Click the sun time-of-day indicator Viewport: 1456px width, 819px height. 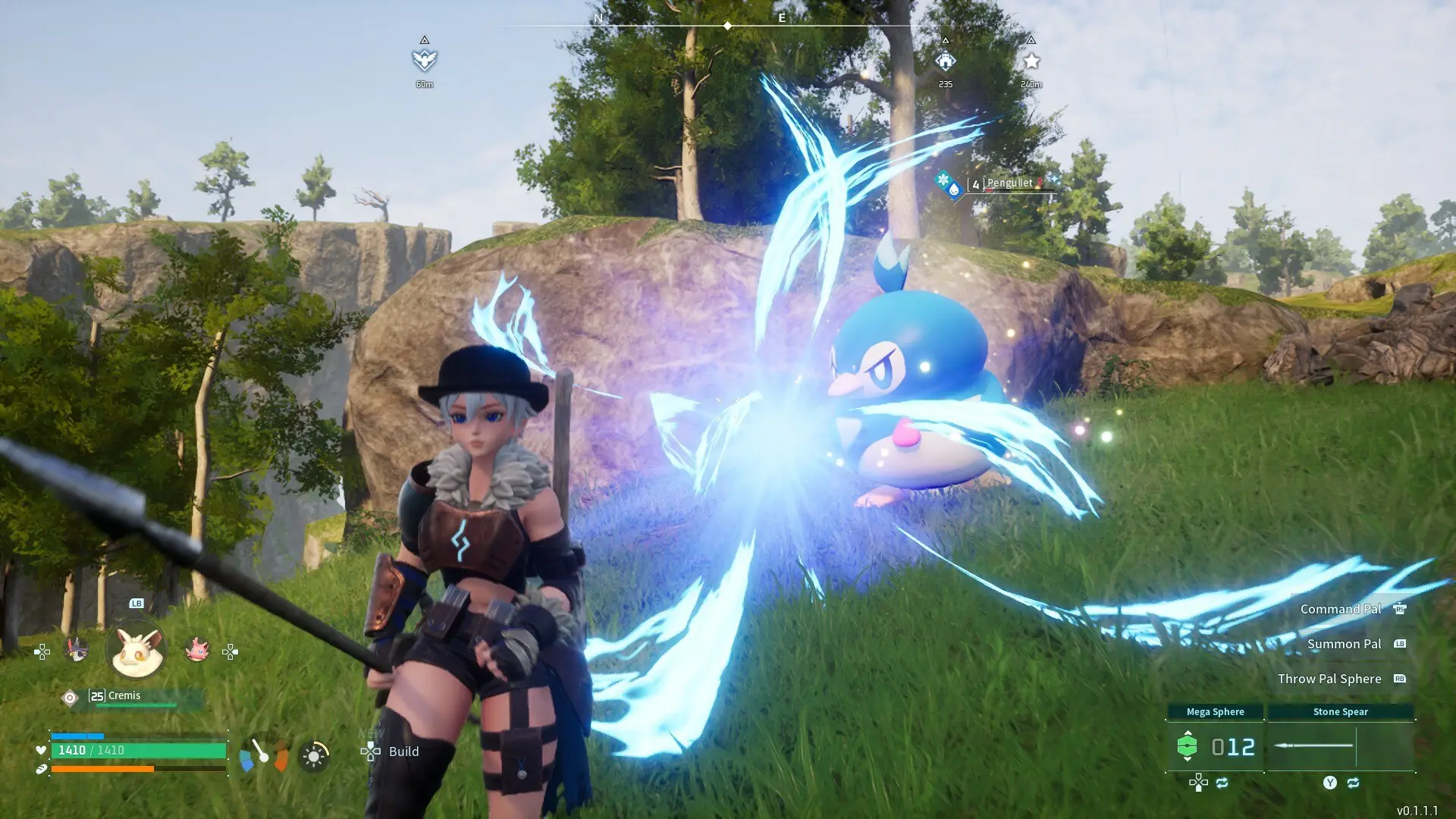tap(313, 756)
